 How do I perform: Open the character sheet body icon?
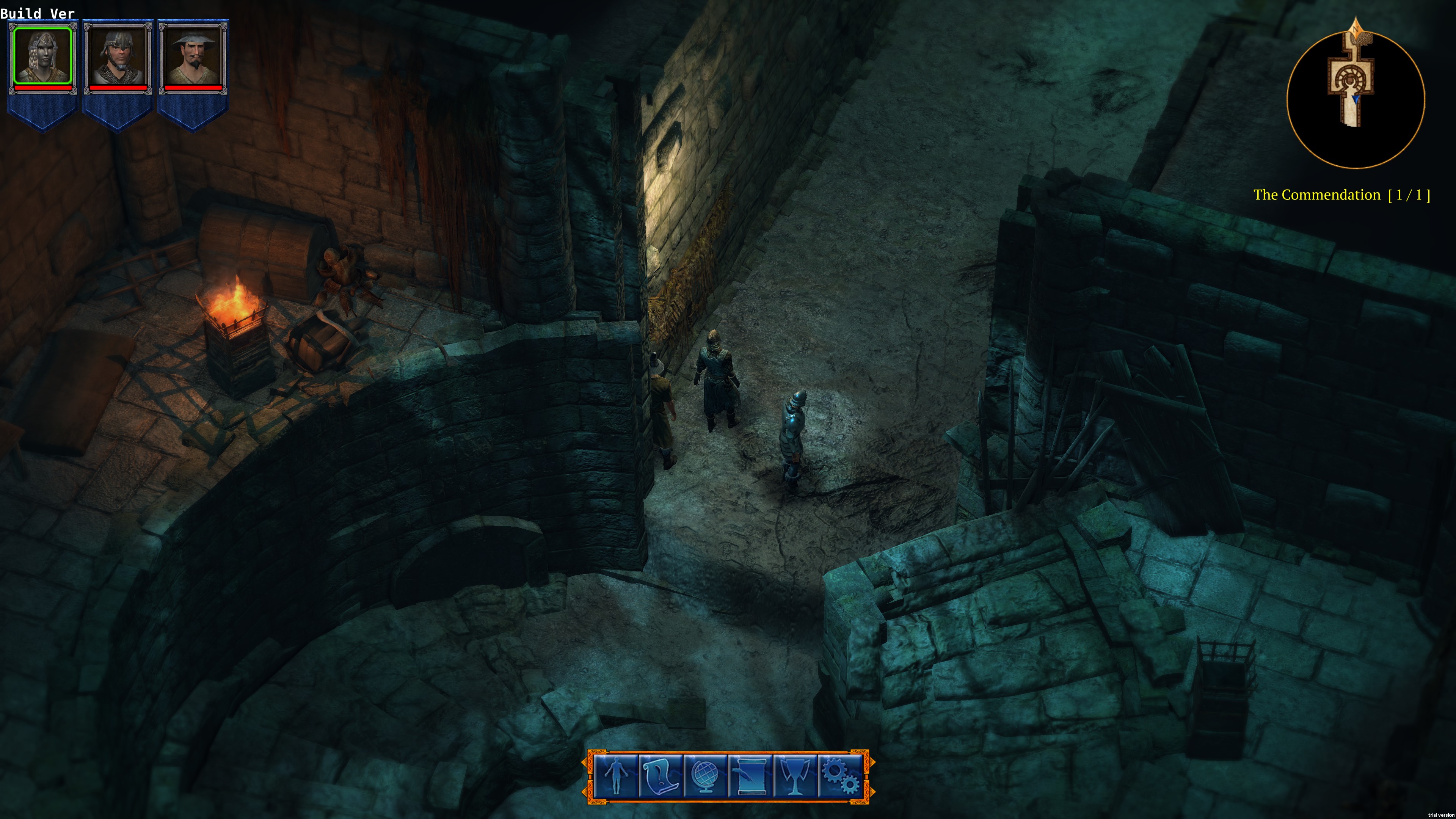(x=615, y=775)
